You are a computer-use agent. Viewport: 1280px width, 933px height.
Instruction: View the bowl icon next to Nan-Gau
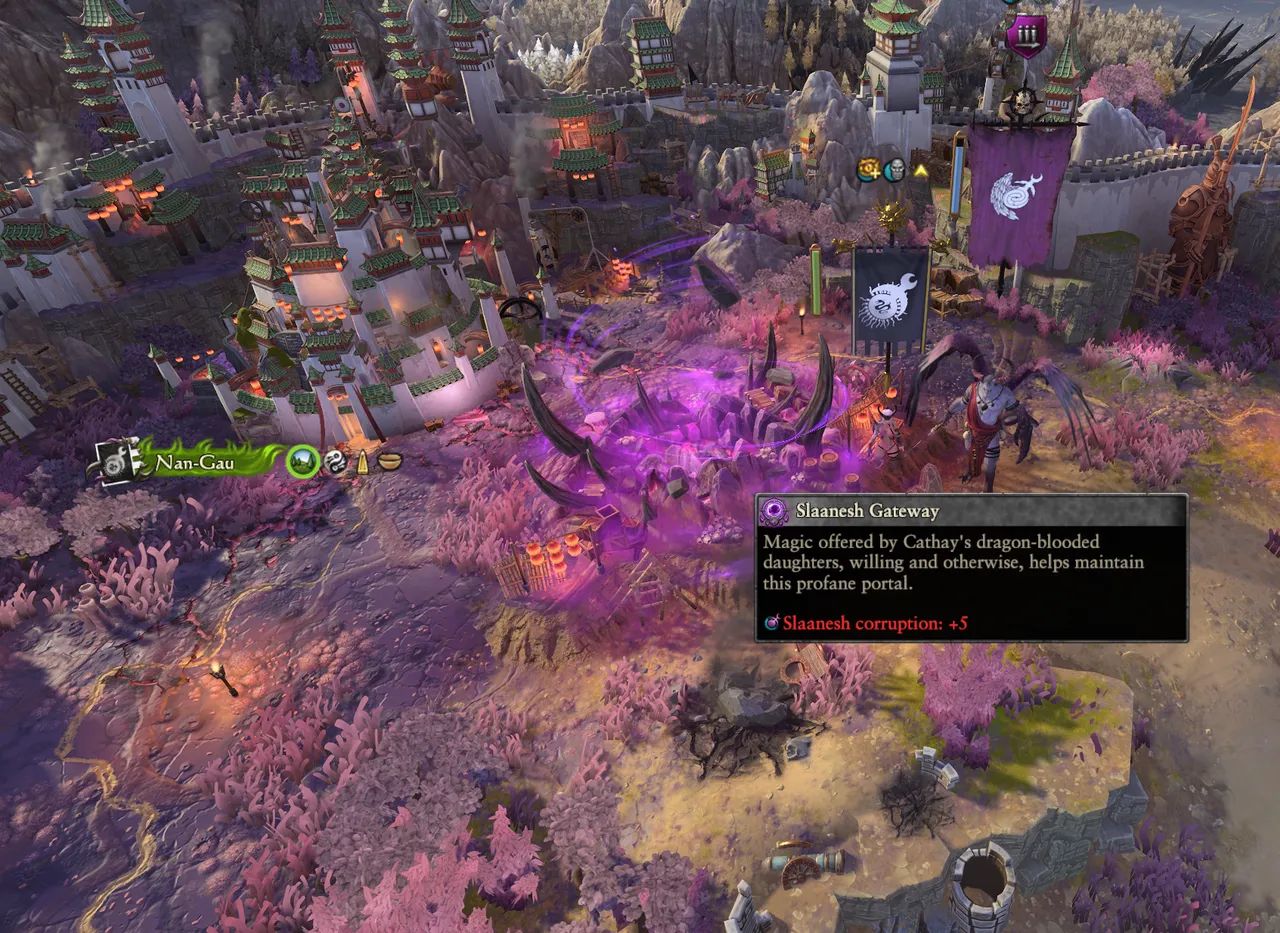[x=389, y=463]
